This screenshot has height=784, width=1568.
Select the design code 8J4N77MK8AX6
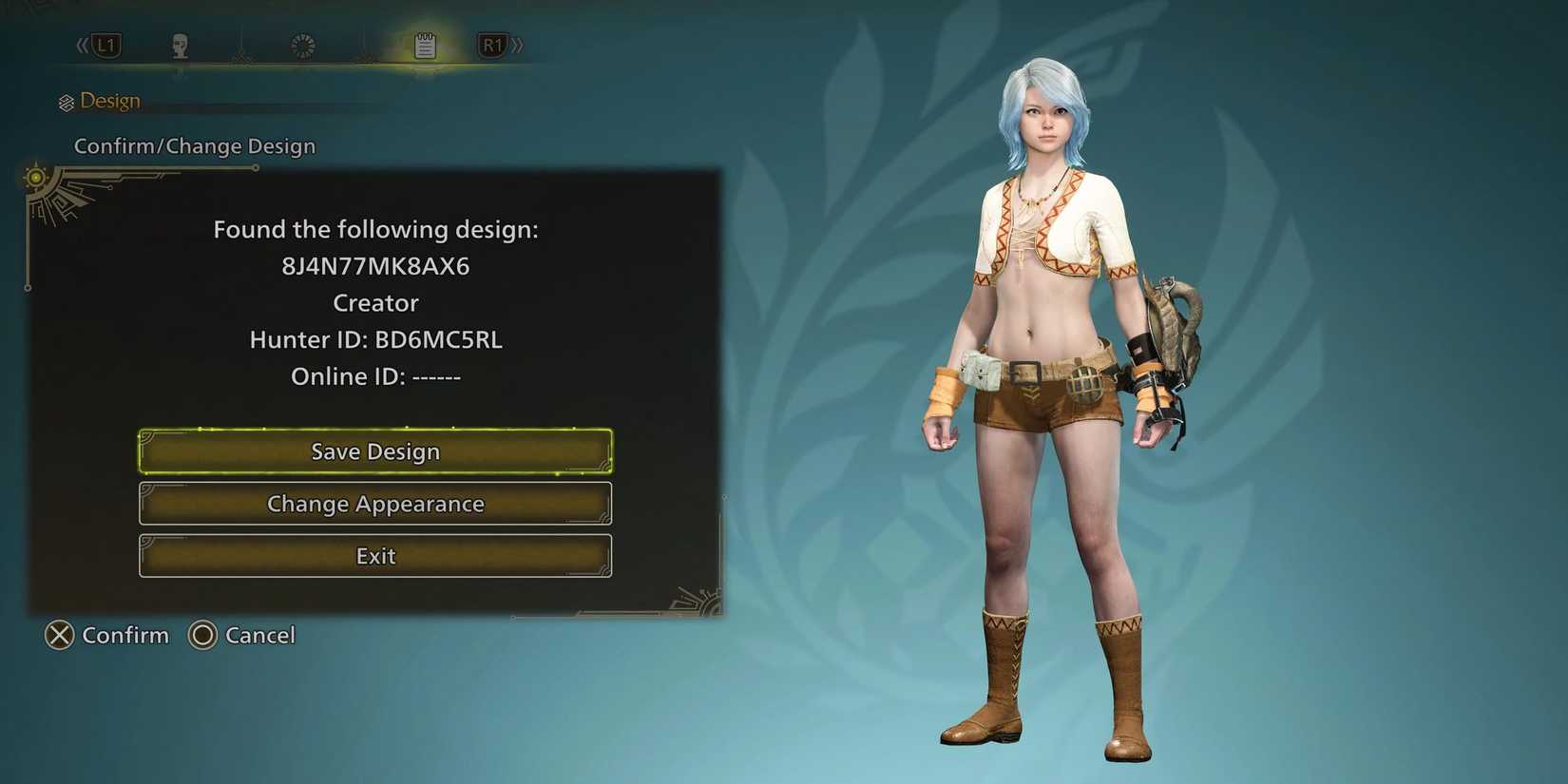(375, 266)
